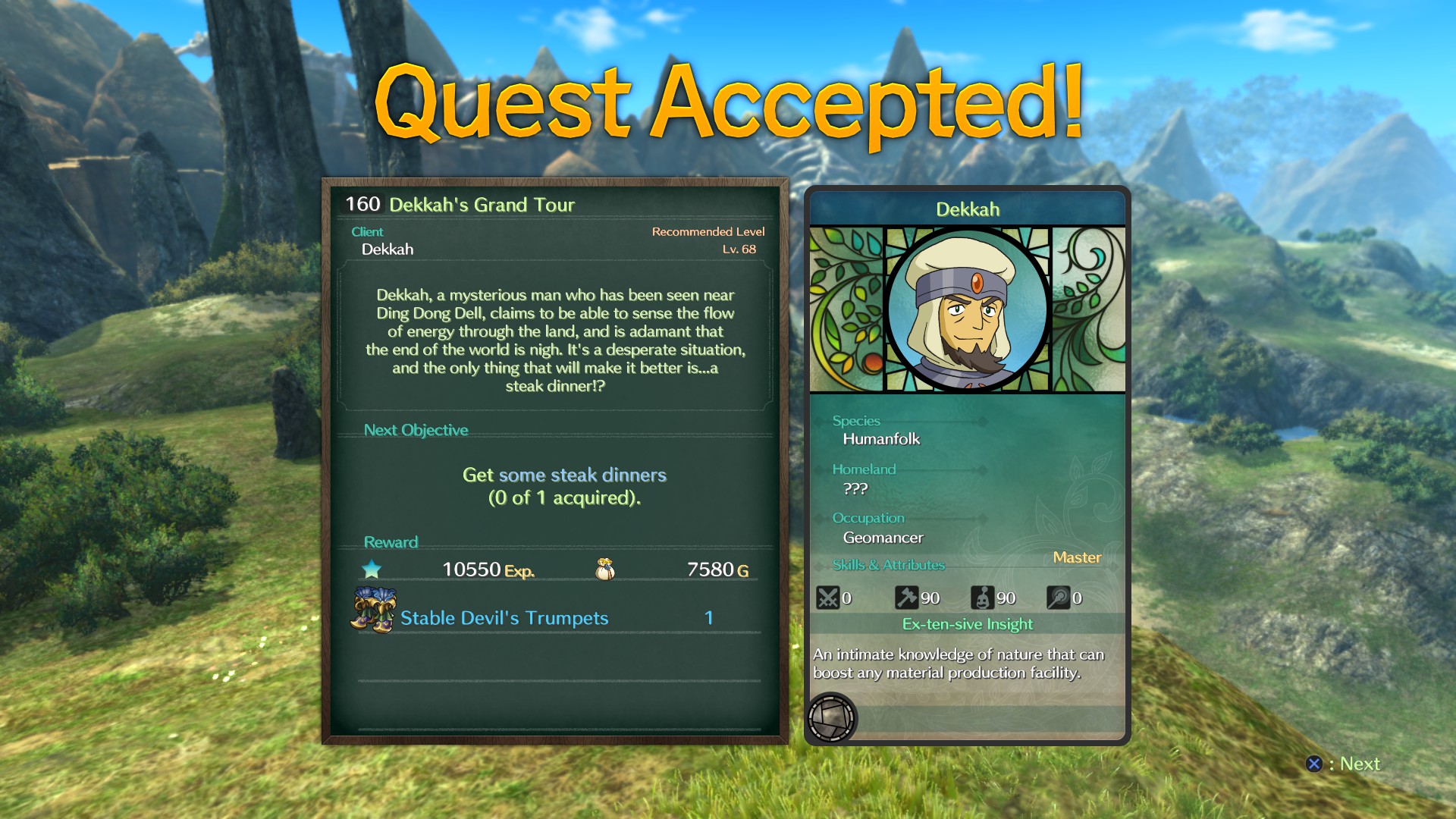Viewport: 1456px width, 819px height.
Task: Click the Get some steak dinners objective
Action: click(x=563, y=475)
